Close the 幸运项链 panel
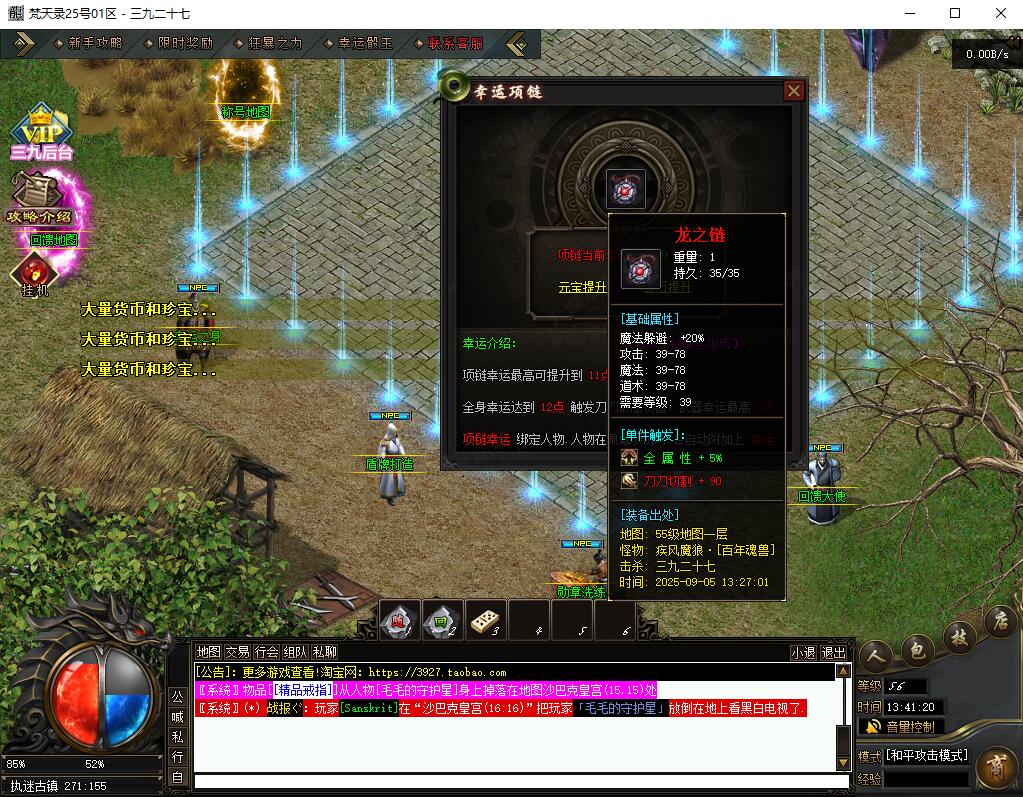 click(x=794, y=91)
